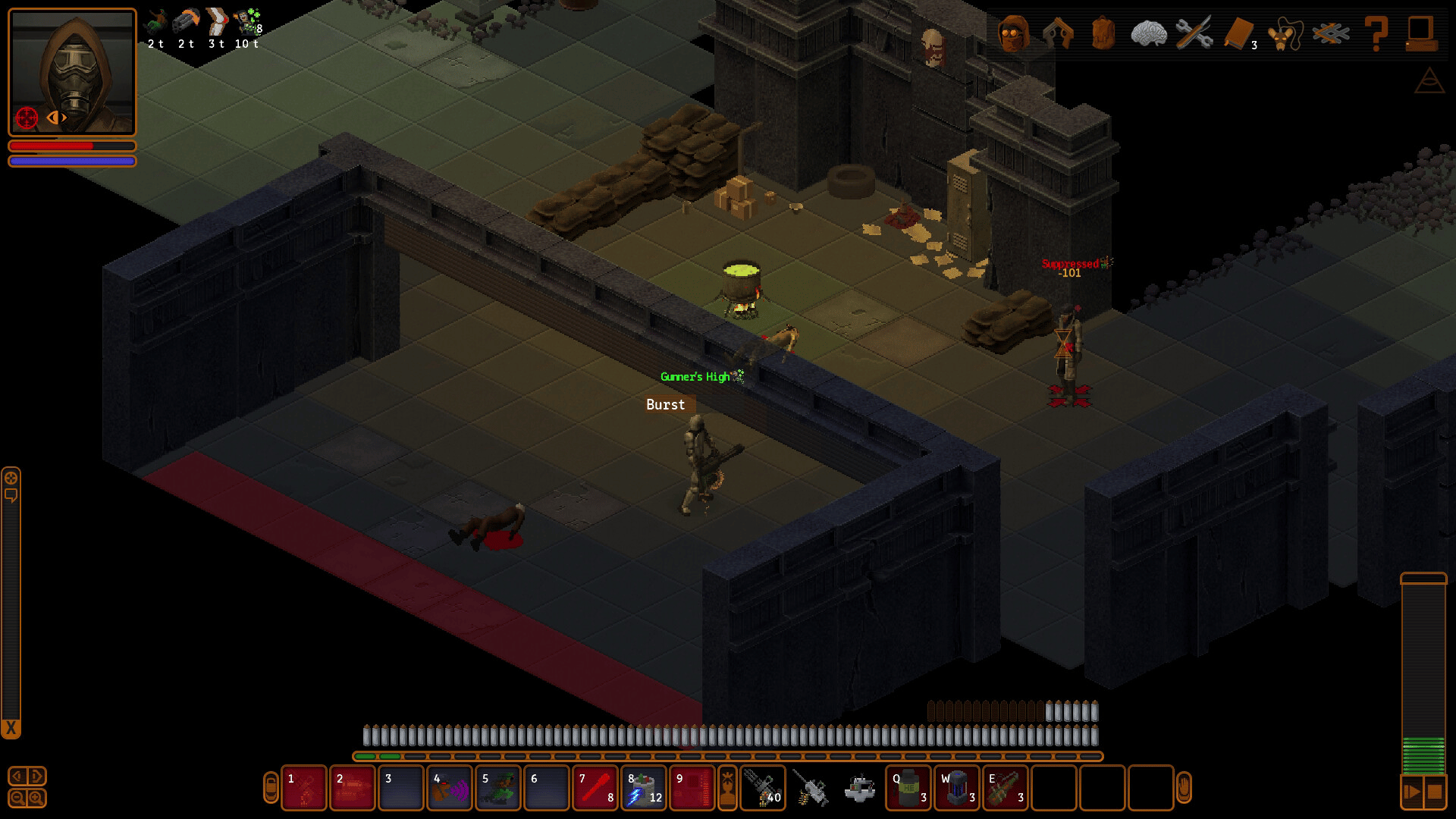Open the question mark help menu
This screenshot has width=1456, height=819.
(x=1376, y=33)
